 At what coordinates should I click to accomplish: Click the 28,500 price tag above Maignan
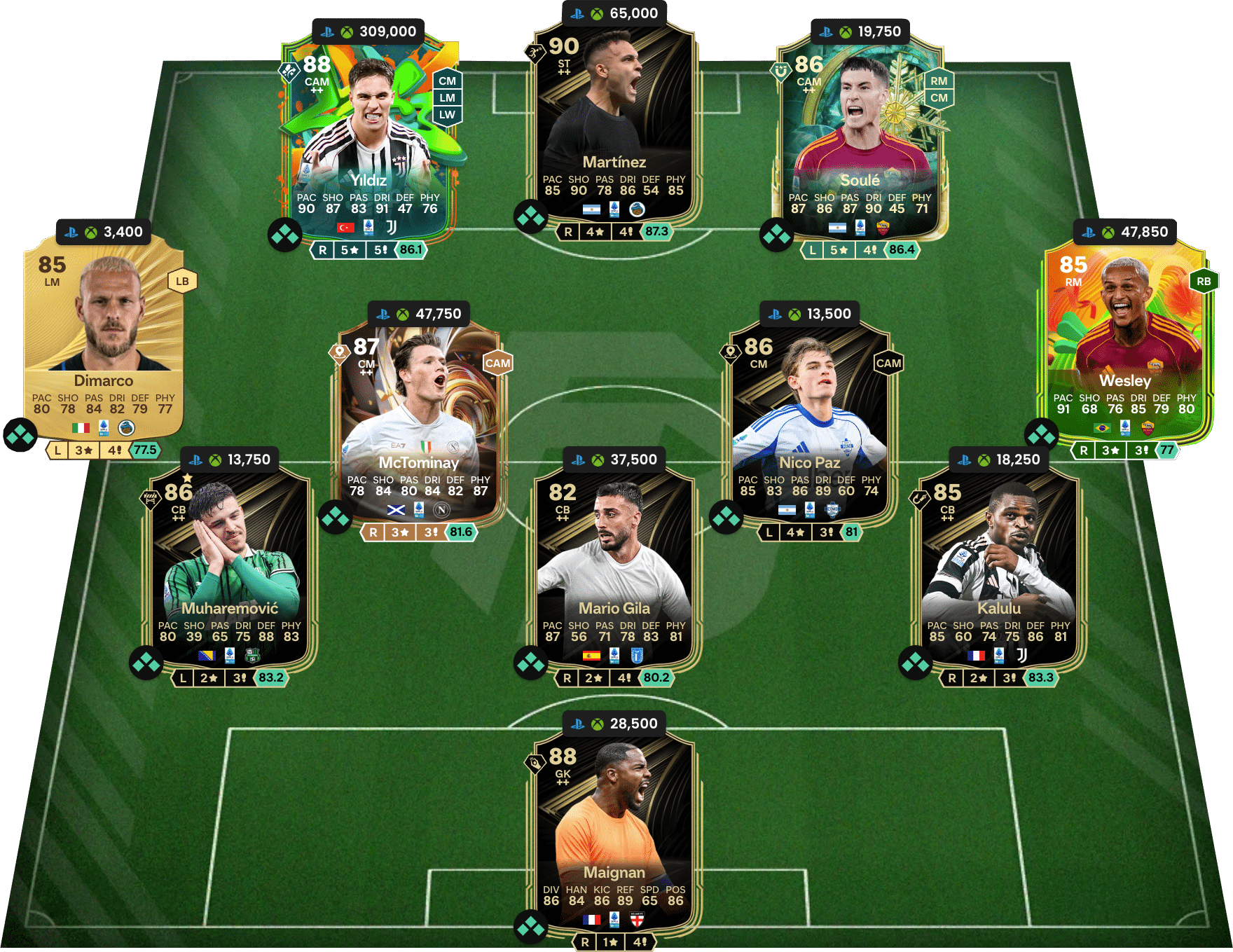(614, 724)
